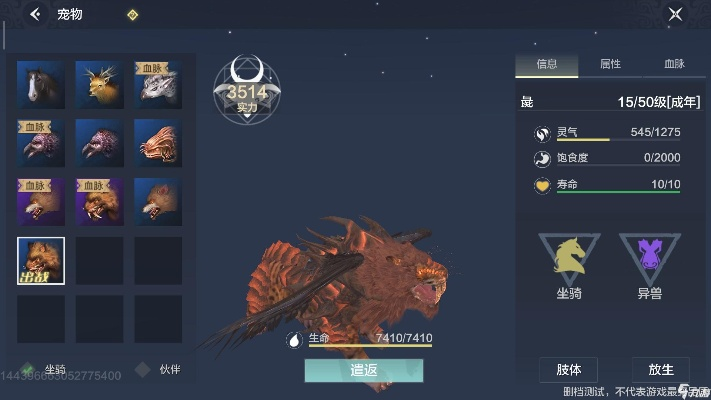Click the purple 异兽 triangle icon

click(x=649, y=259)
